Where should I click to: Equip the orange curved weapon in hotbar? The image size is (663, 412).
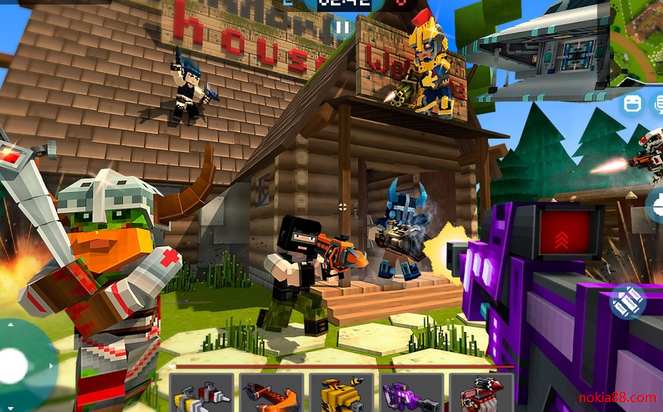pyautogui.click(x=271, y=392)
